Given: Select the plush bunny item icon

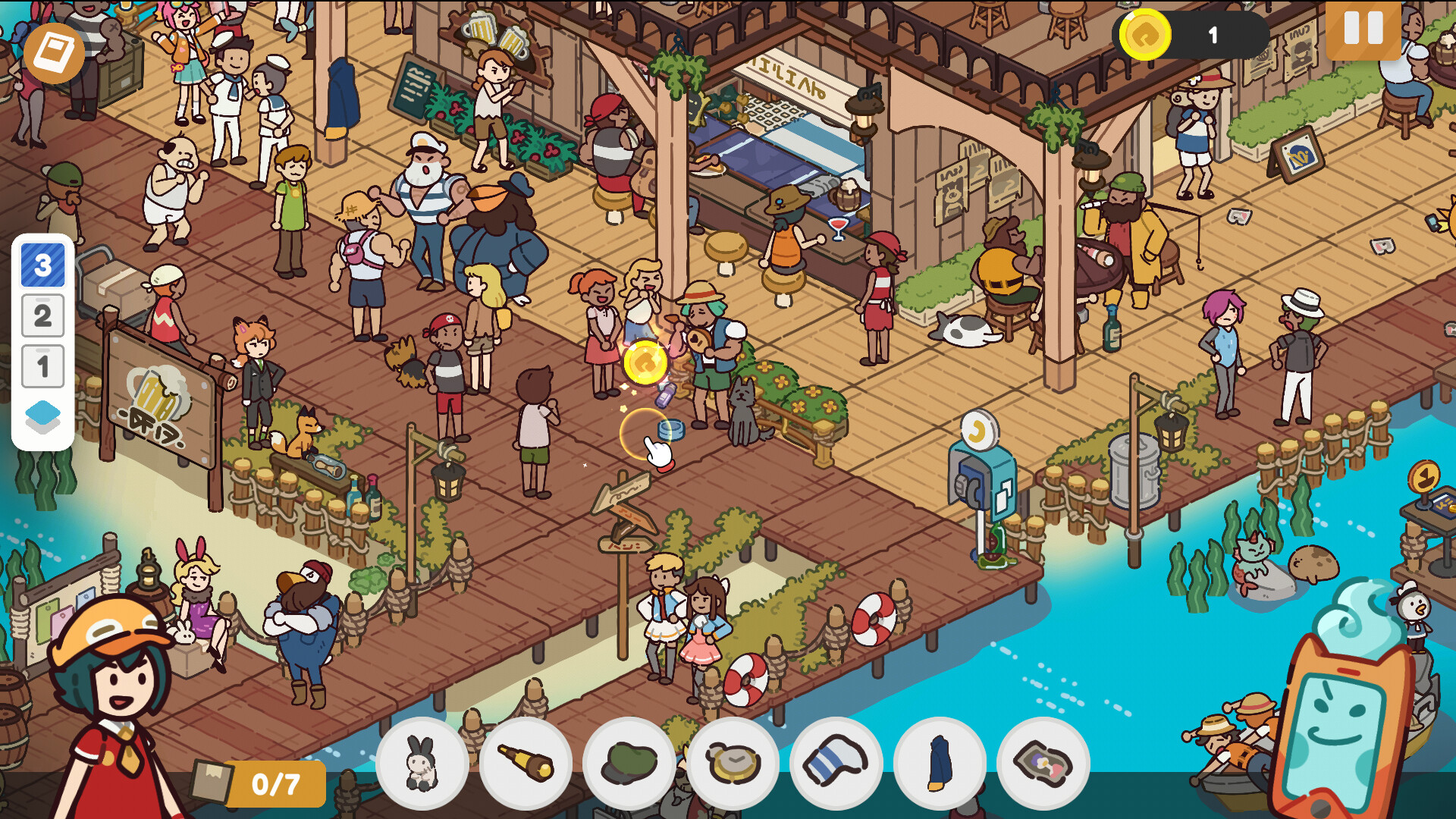Looking at the screenshot, I should (x=422, y=764).
